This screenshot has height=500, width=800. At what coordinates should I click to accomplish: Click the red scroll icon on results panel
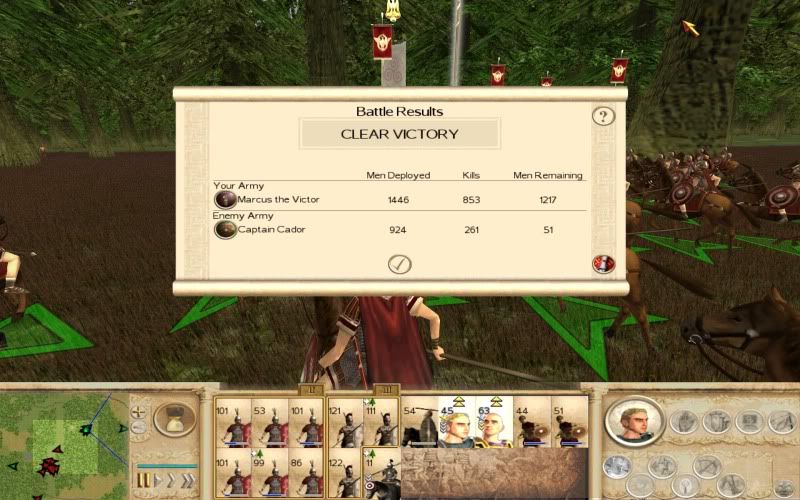tap(603, 264)
